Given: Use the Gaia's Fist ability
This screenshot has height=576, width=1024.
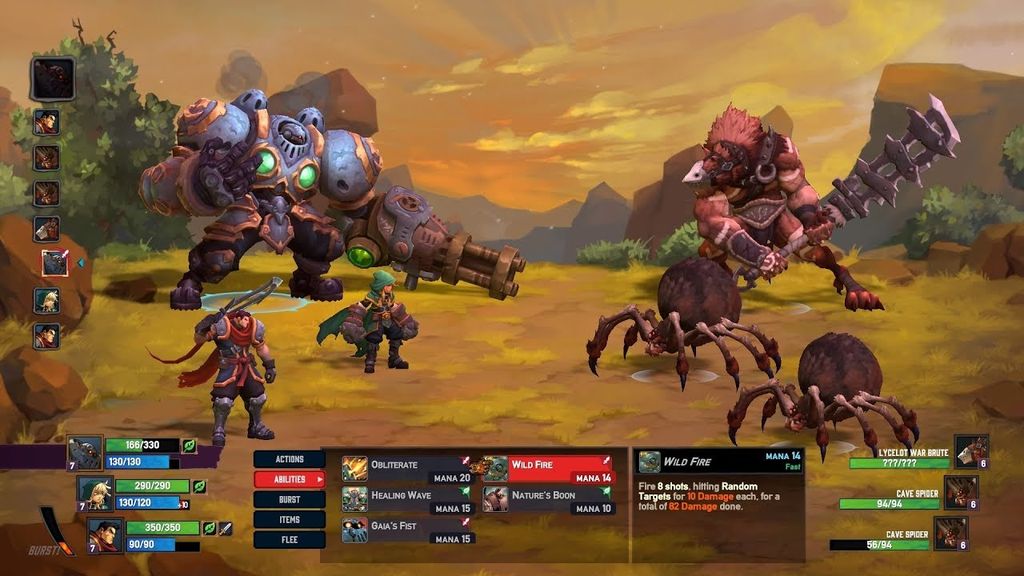Looking at the screenshot, I should point(406,530).
